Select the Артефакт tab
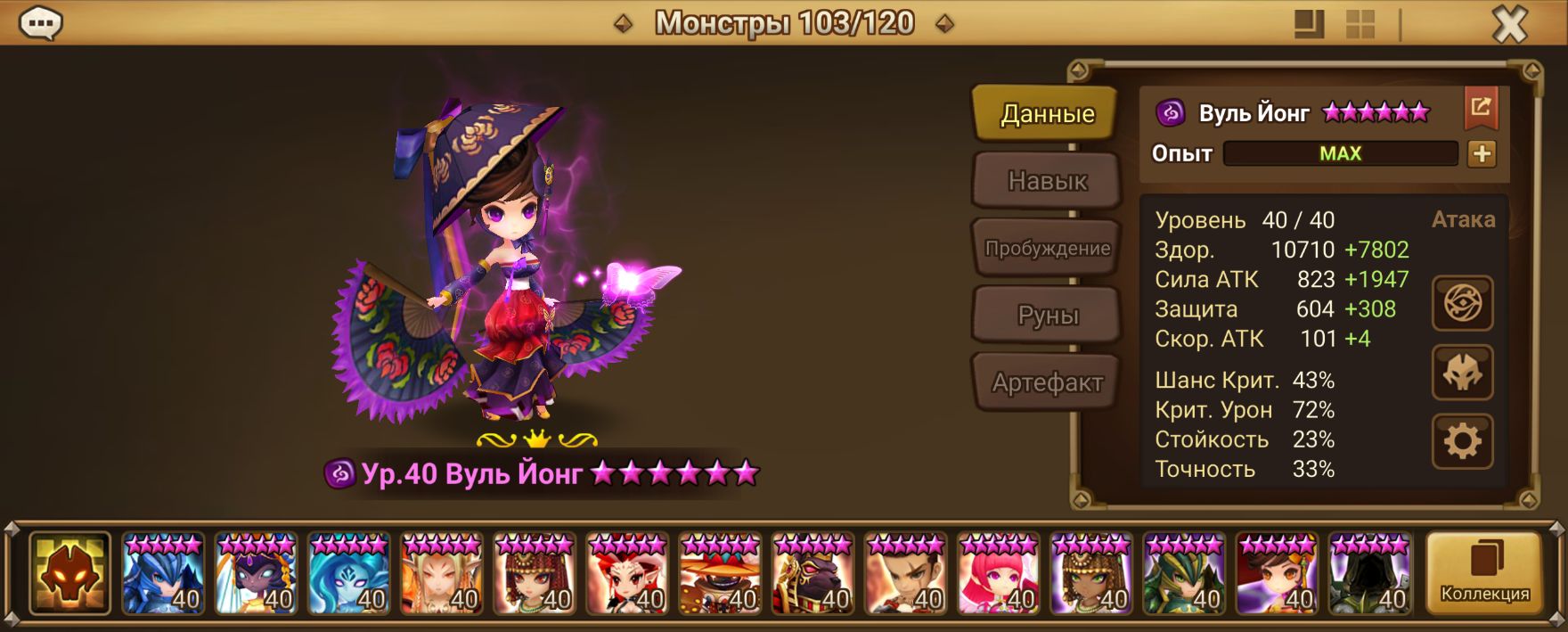This screenshot has width=1568, height=632. 1047,383
